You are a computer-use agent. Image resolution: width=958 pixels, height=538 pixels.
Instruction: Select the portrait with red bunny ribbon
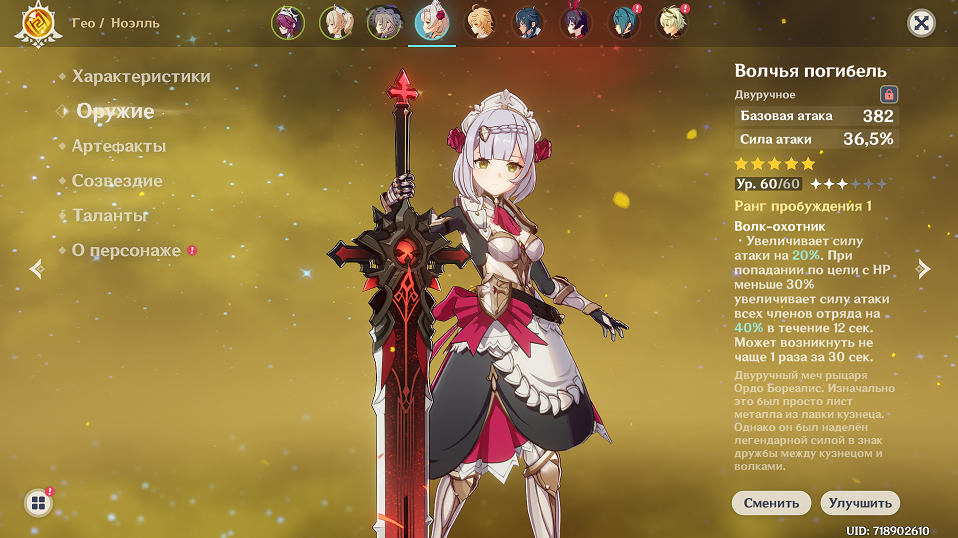pos(576,23)
